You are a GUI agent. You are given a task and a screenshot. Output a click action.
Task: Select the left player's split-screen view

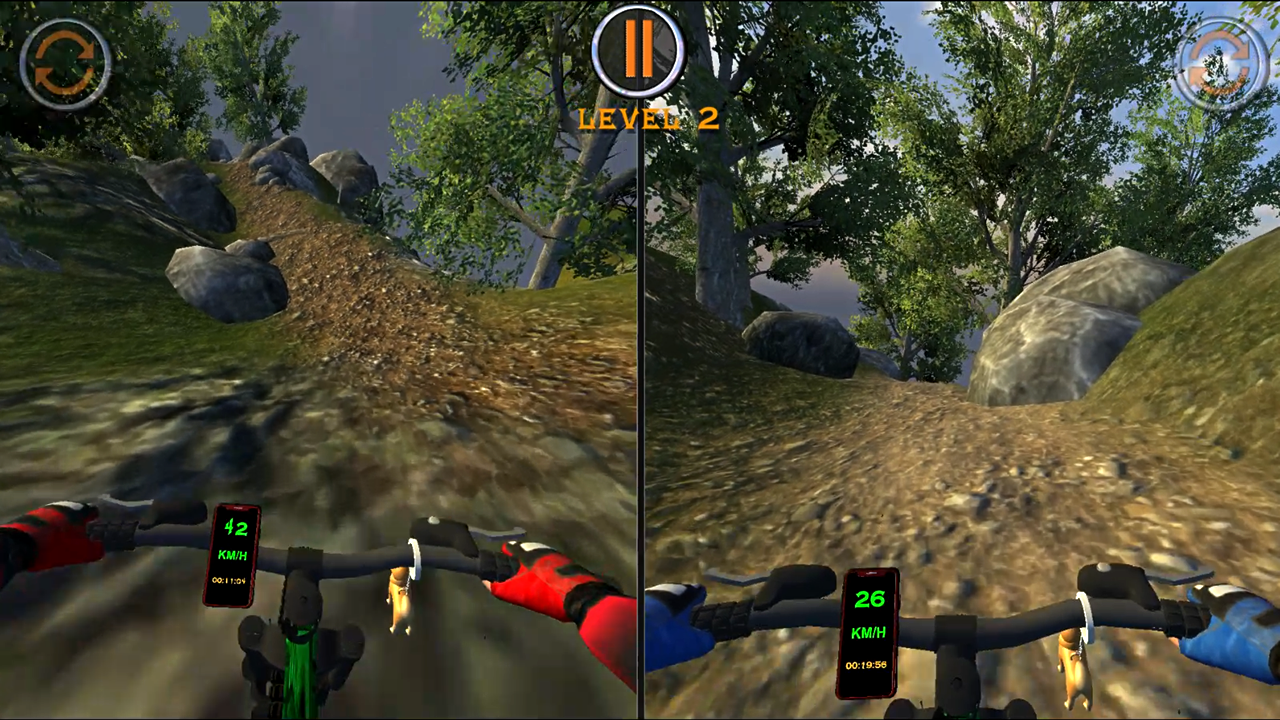click(320, 300)
